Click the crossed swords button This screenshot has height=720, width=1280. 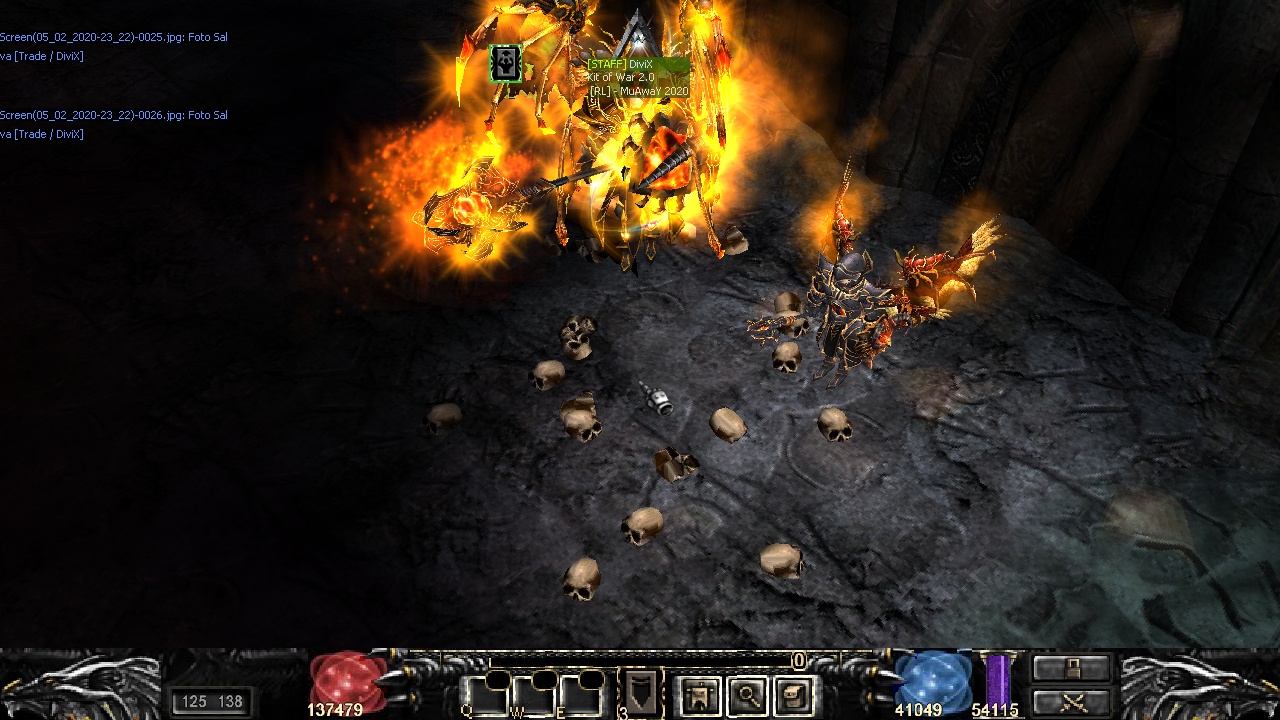(1072, 702)
